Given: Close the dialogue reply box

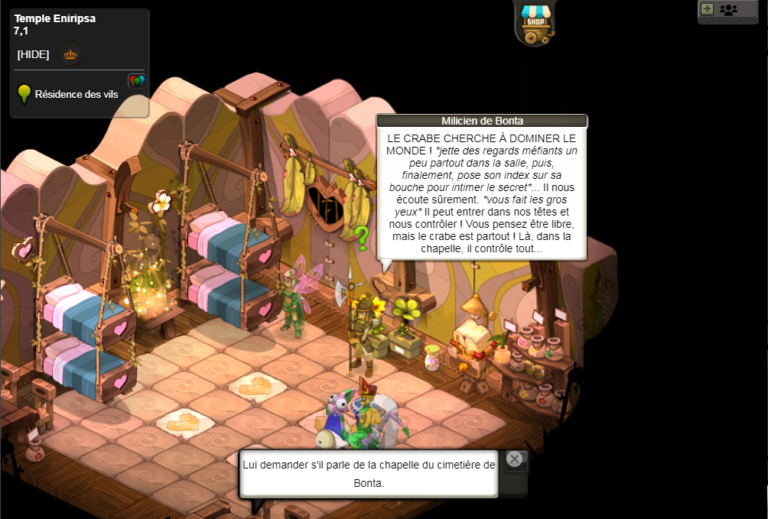Looking at the screenshot, I should [x=514, y=459].
